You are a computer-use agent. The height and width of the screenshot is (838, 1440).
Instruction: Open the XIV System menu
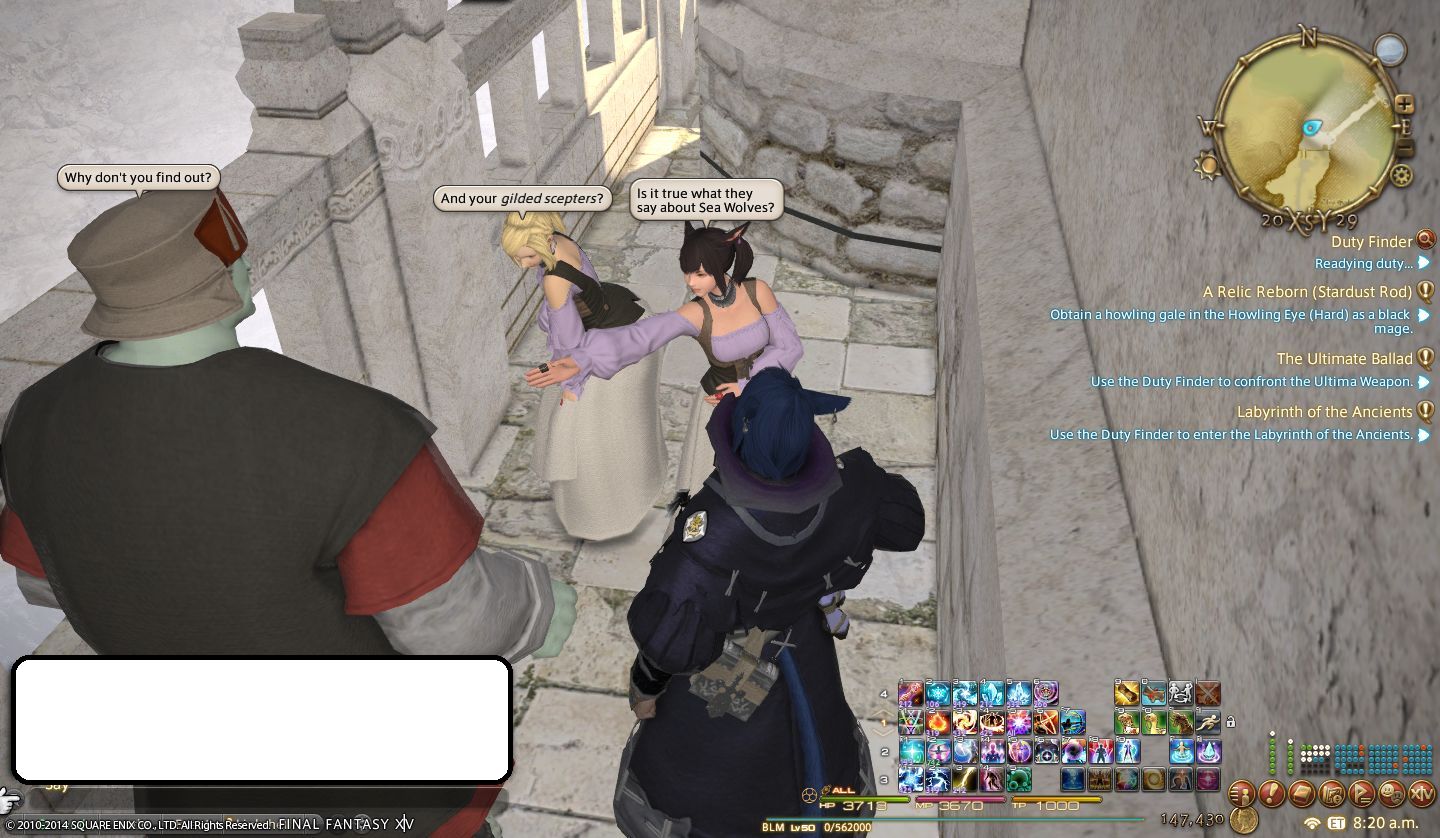1422,794
